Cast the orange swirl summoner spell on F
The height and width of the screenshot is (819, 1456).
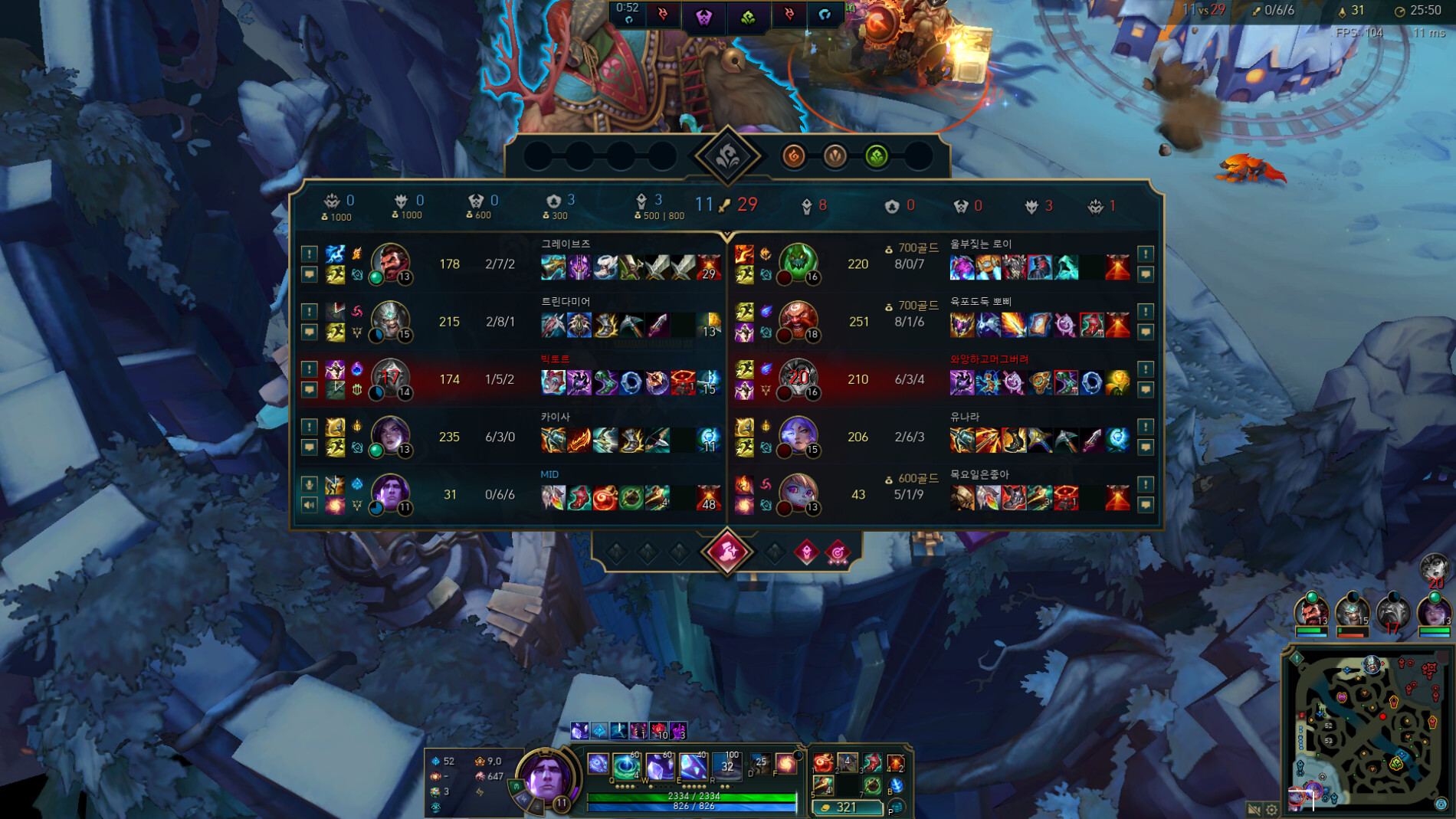[x=785, y=763]
